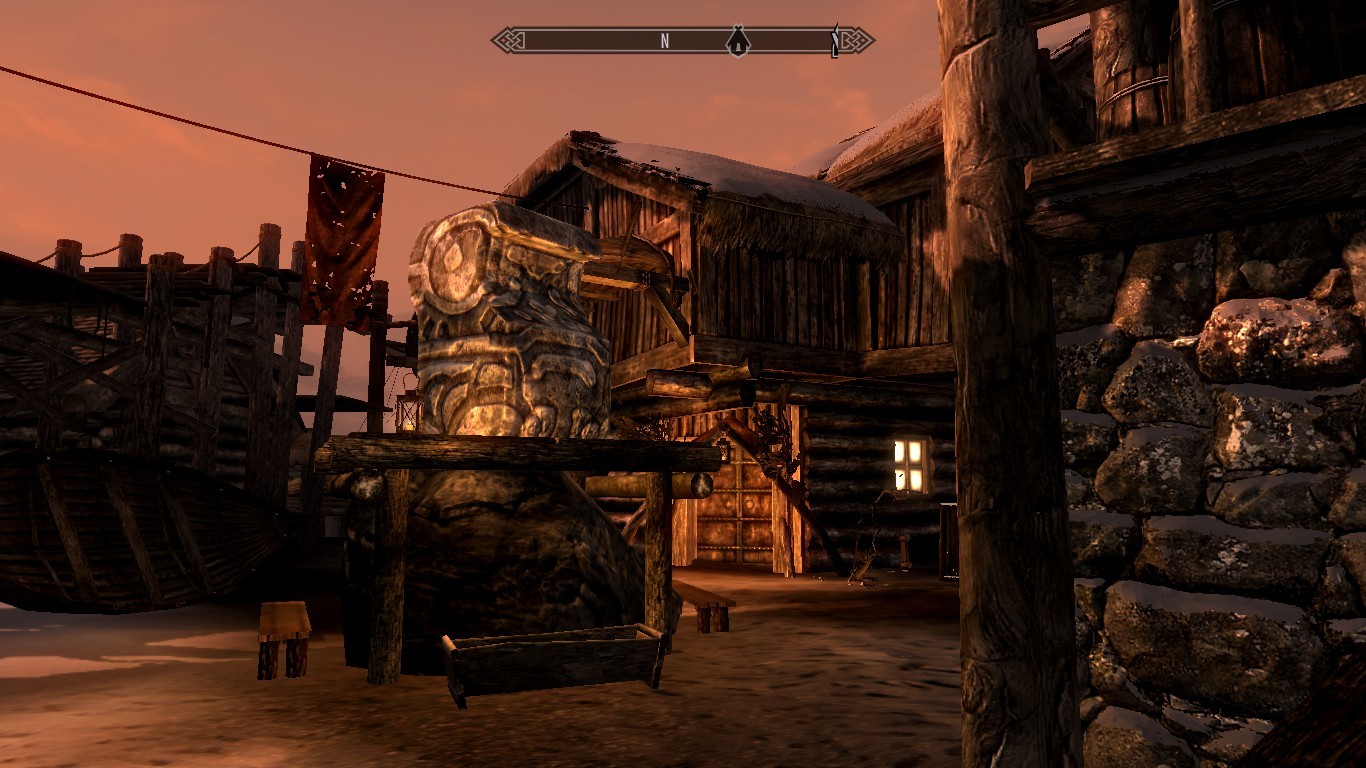Click the house marker on the compass
Viewport: 1366px width, 768px height.
click(x=738, y=41)
